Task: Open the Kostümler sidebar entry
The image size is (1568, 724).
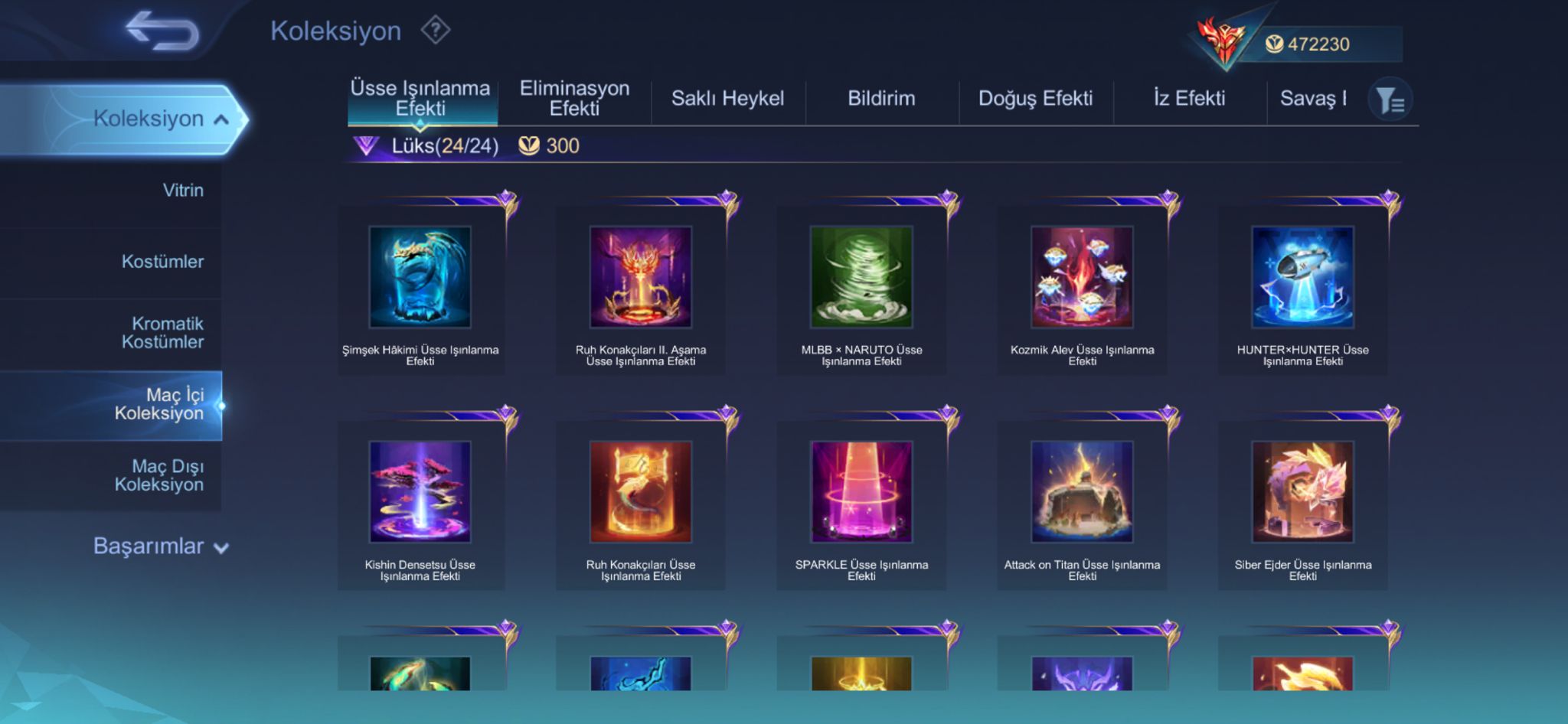Action: (x=162, y=262)
